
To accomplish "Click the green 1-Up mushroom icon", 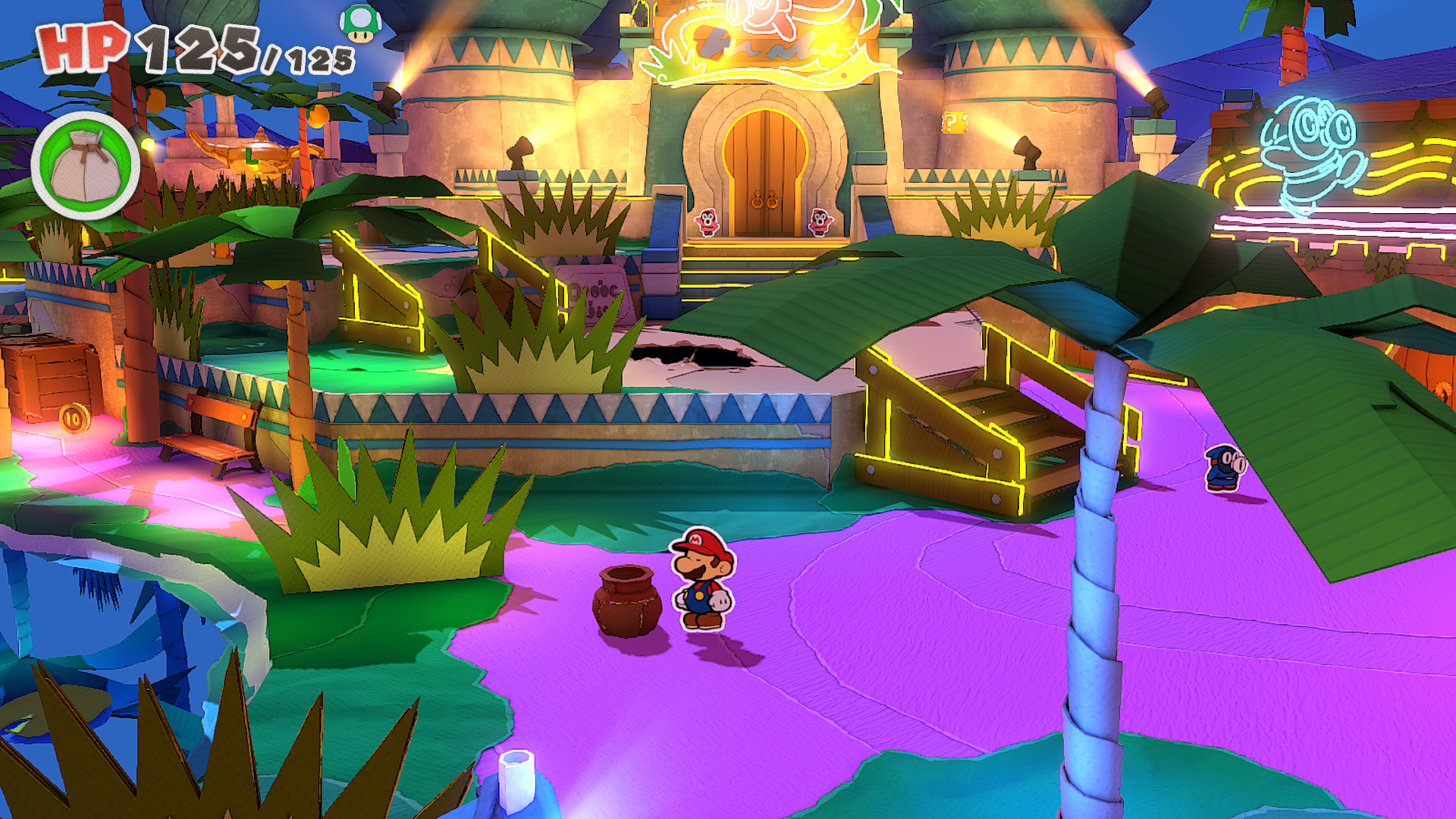I will 360,23.
